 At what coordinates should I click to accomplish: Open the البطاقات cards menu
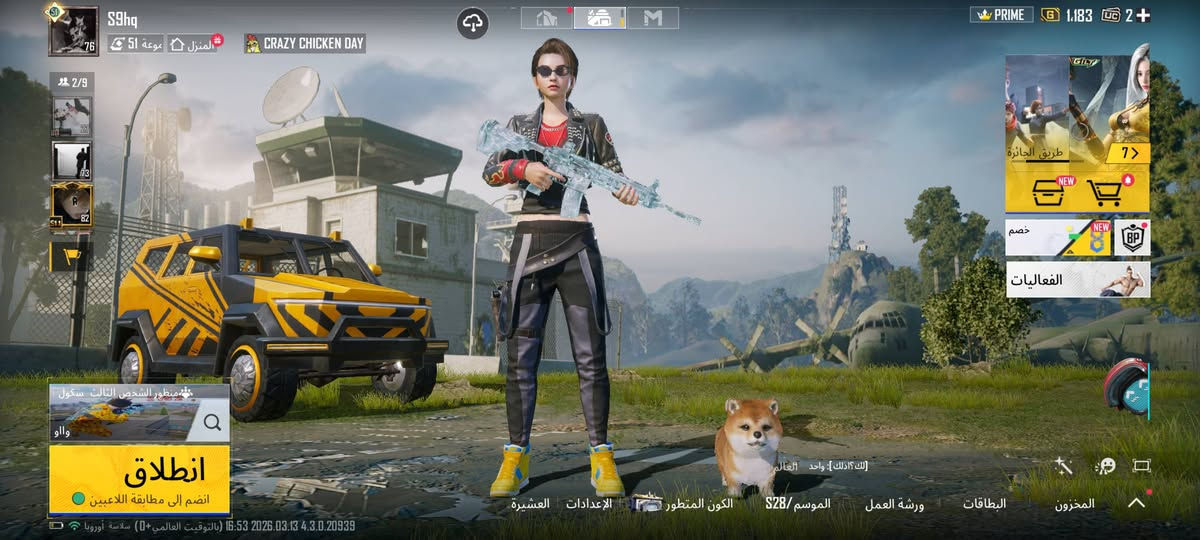coord(984,504)
